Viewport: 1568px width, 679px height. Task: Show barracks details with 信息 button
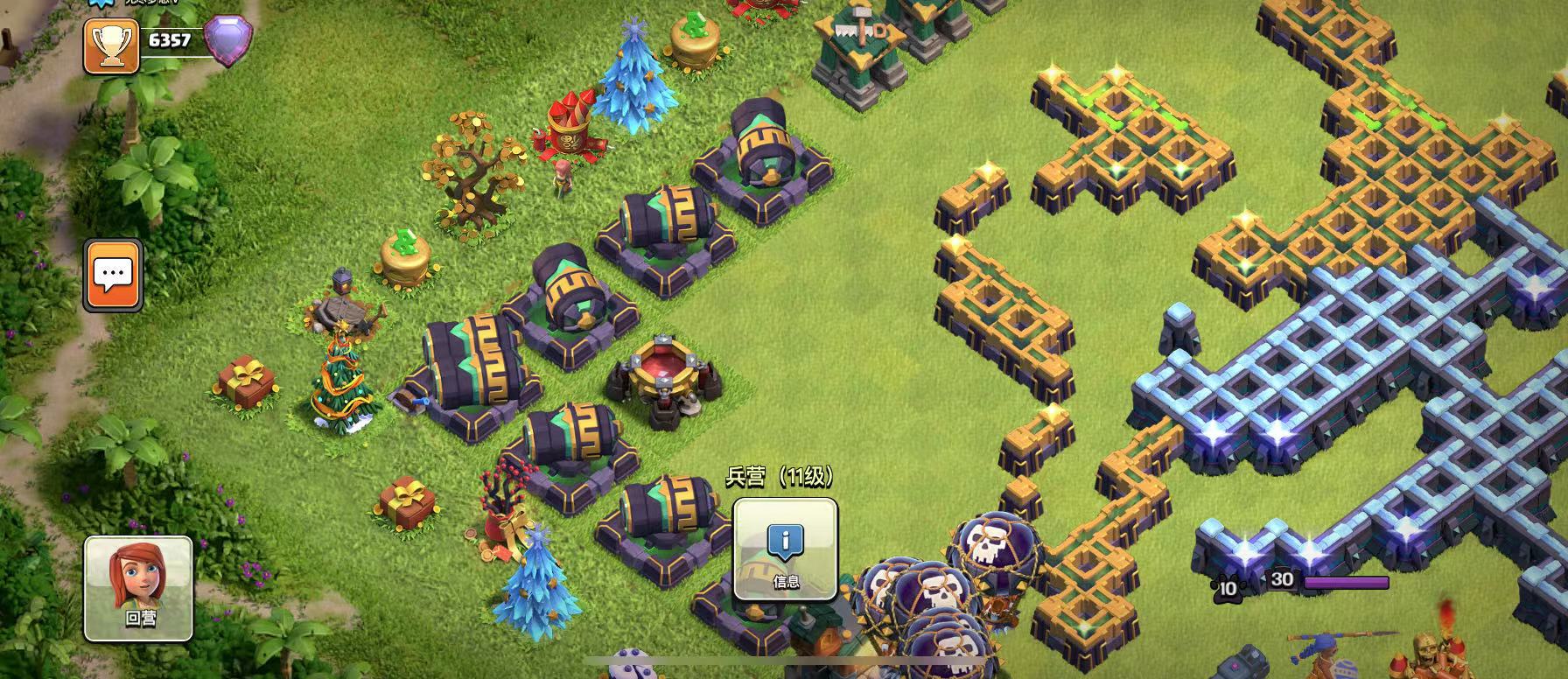pos(785,549)
